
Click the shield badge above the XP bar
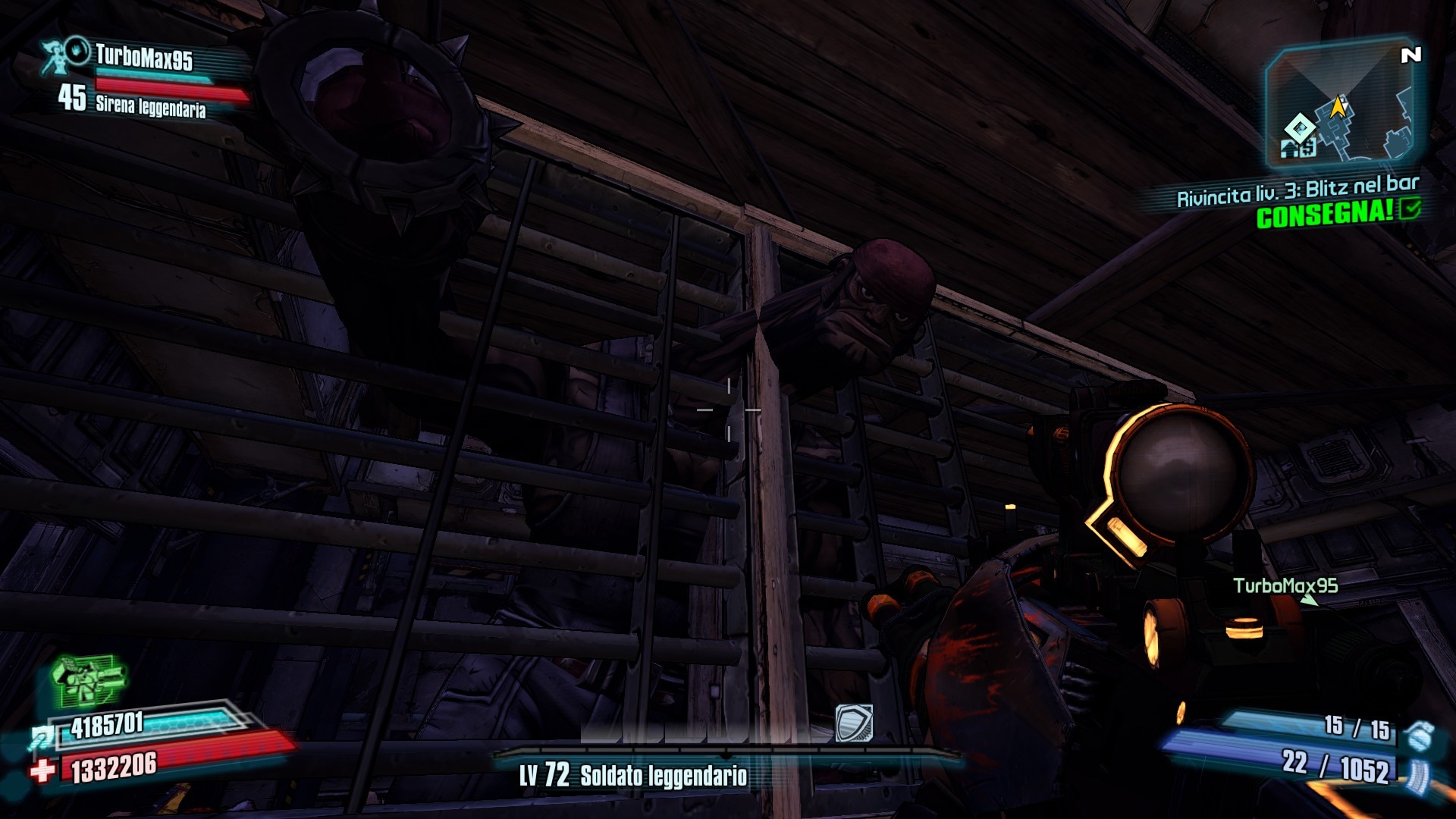point(854,723)
